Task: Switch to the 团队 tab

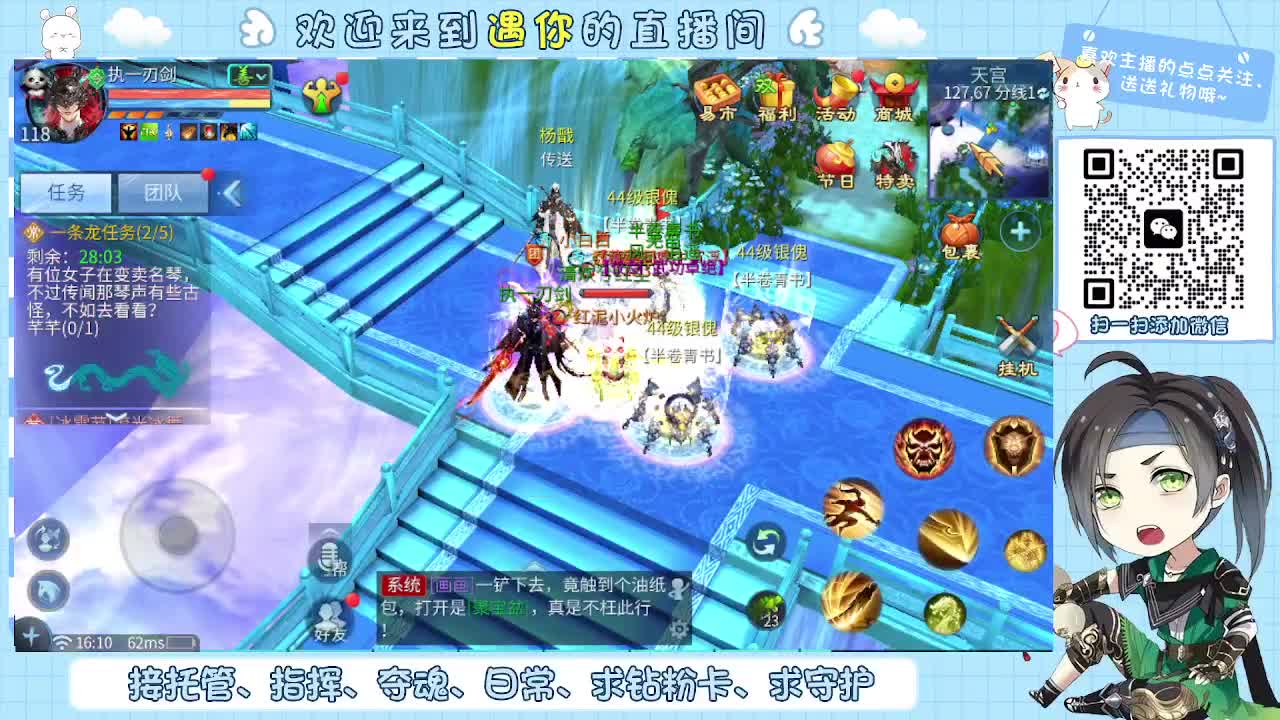Action: 163,193
